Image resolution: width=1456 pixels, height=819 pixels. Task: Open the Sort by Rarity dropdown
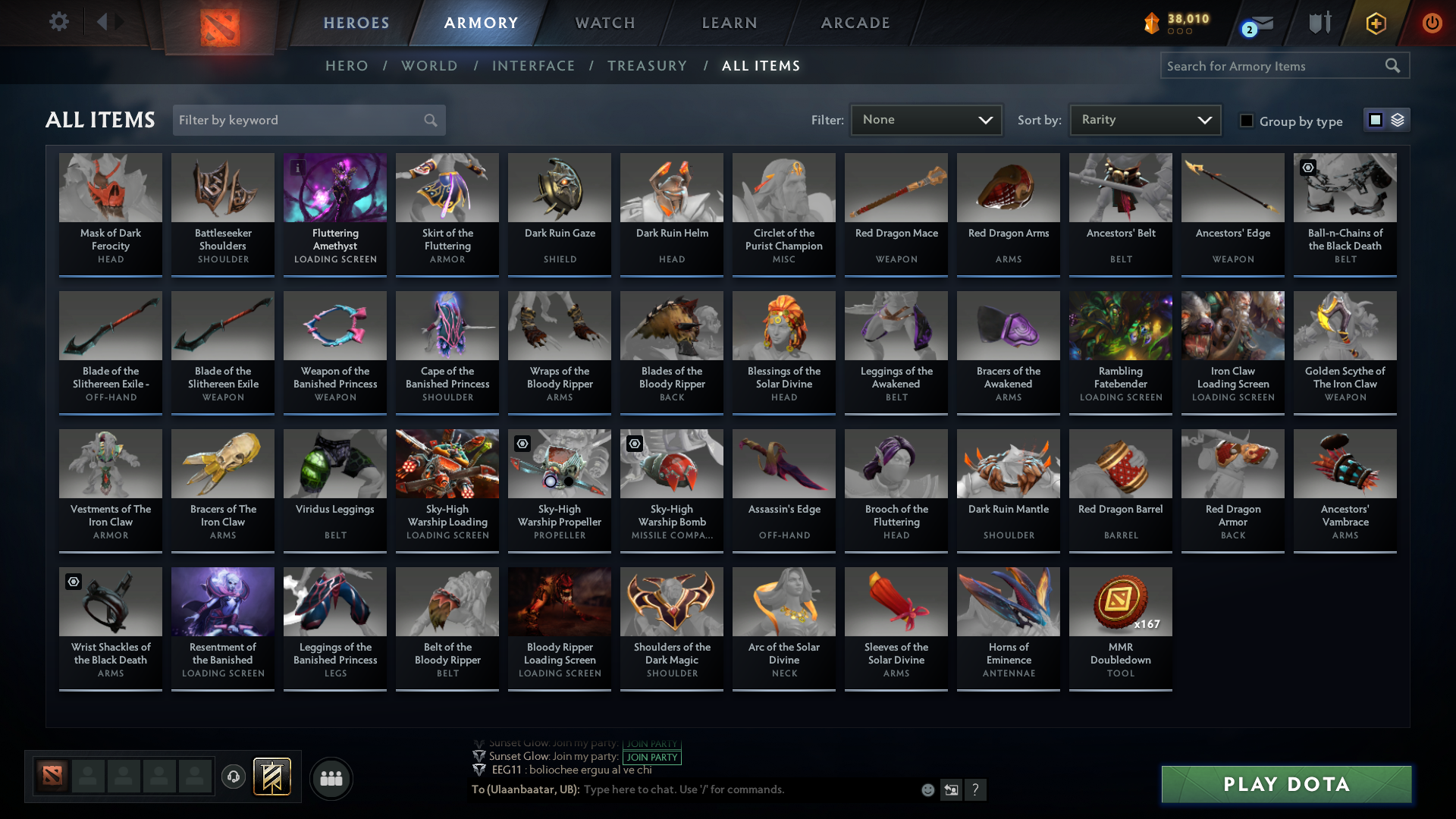click(1145, 119)
